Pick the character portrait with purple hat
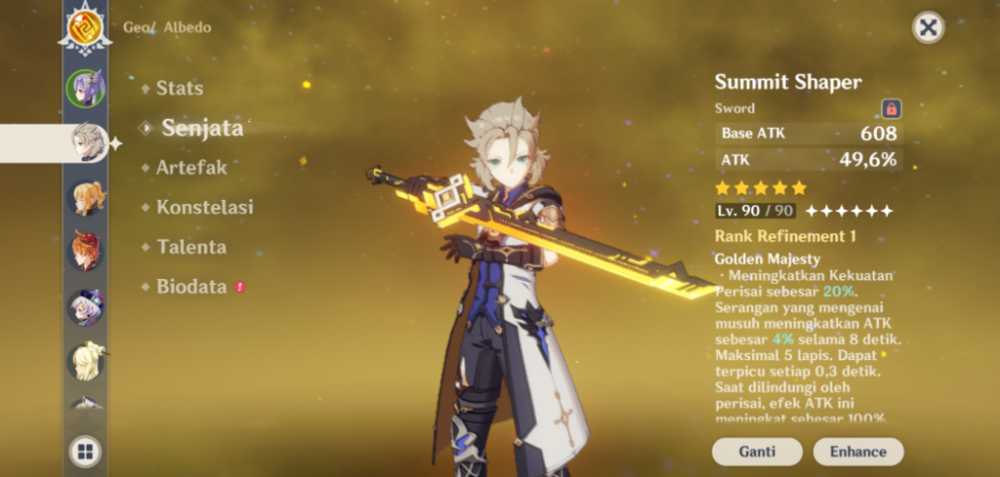The width and height of the screenshot is (1000, 477). (x=85, y=306)
